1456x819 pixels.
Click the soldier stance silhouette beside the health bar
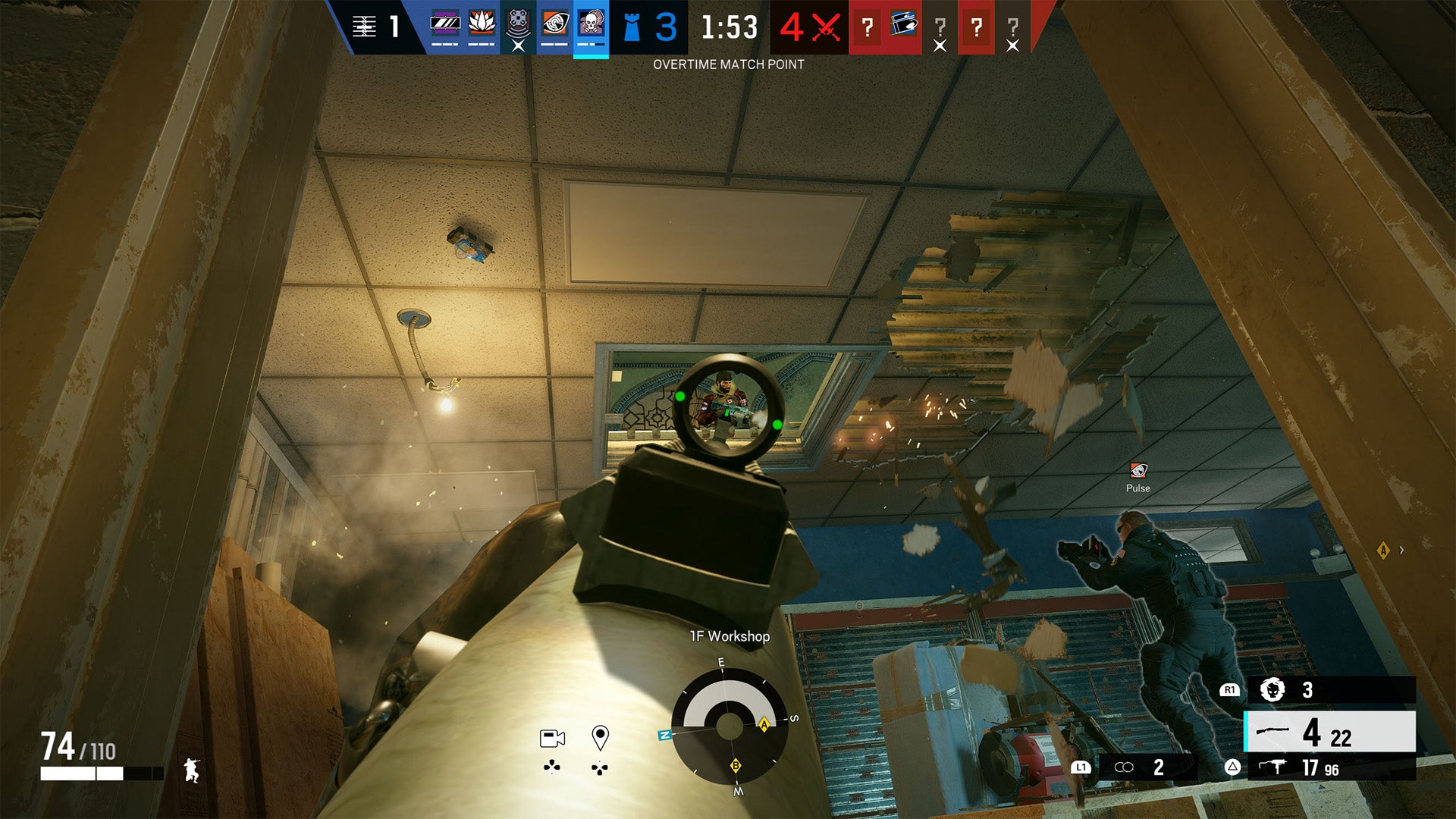tap(190, 769)
